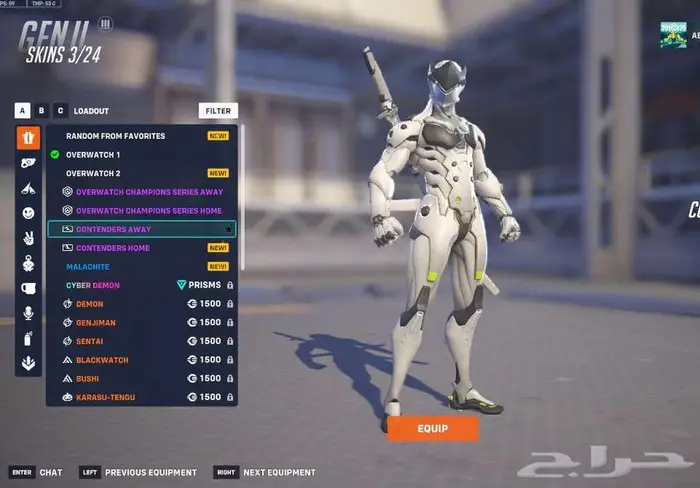Select Overwatch Champions Series Home skin

(149, 211)
